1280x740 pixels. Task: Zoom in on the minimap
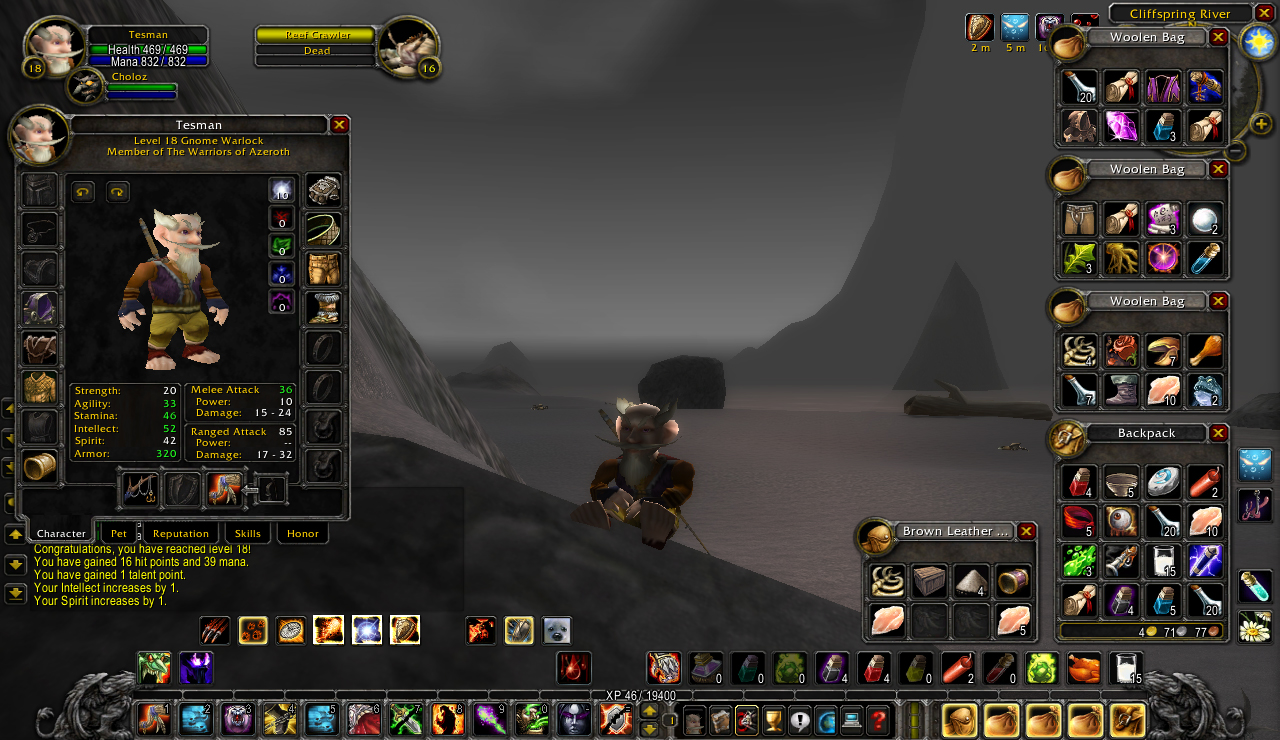coord(1260,125)
